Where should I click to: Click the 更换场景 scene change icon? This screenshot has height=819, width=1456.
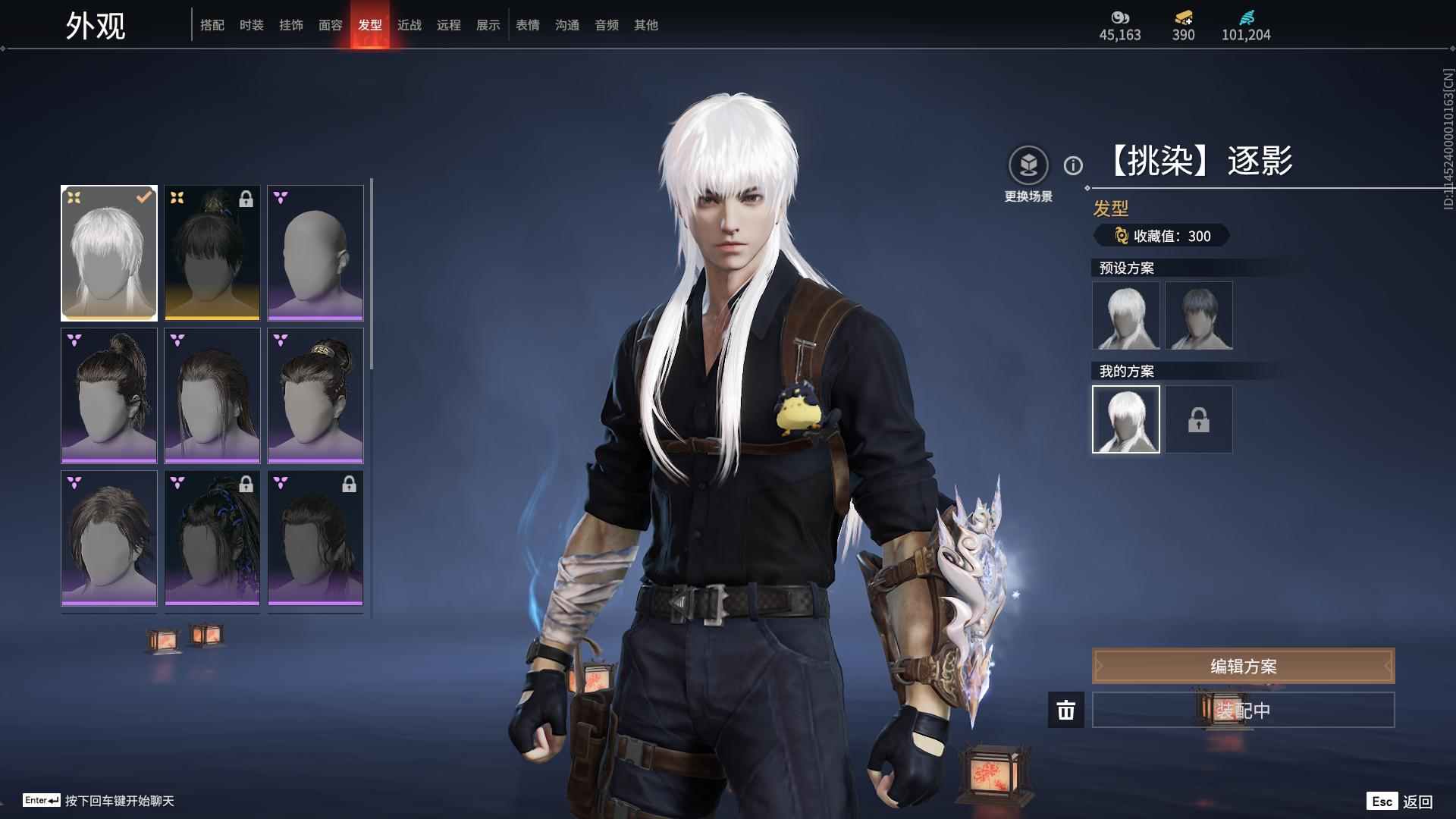(1028, 165)
